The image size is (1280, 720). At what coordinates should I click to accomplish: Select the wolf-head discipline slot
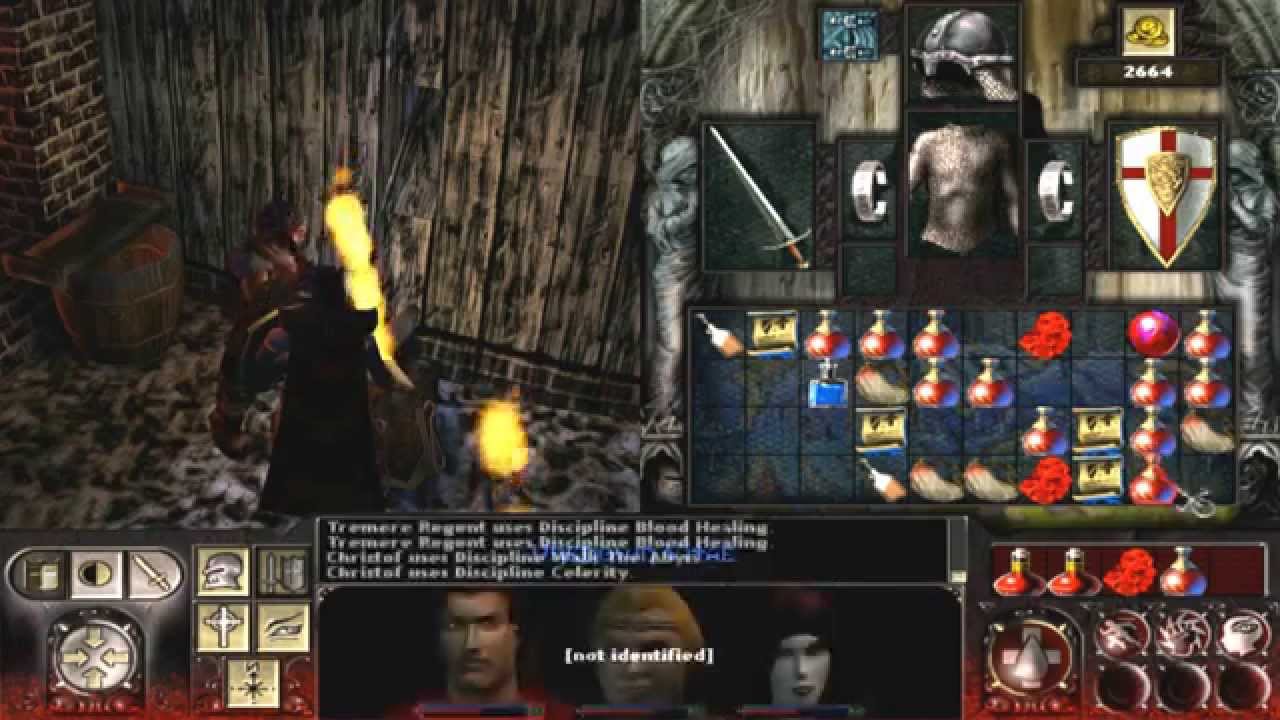click(1180, 633)
